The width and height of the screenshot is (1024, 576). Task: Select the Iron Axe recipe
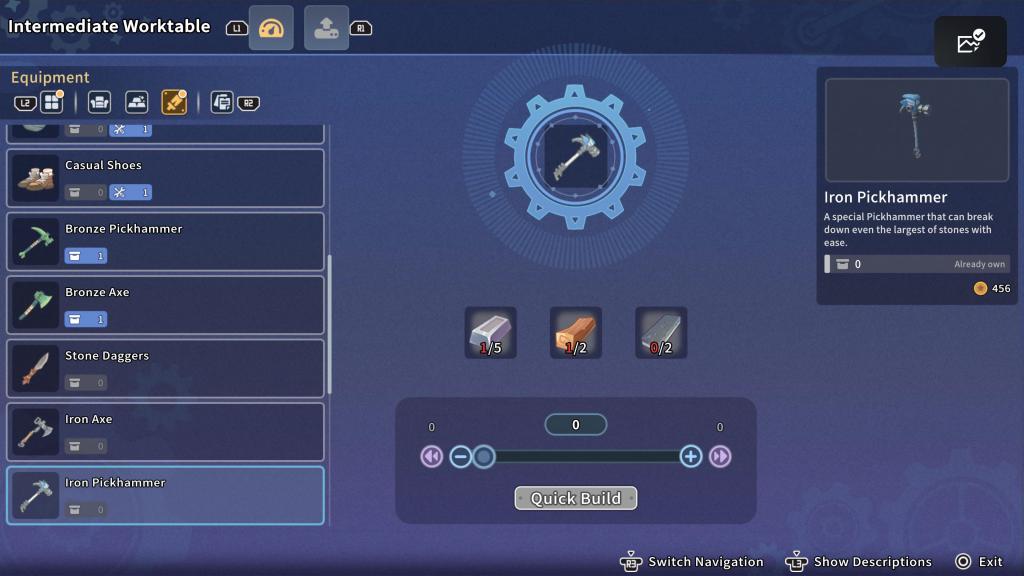pos(165,432)
